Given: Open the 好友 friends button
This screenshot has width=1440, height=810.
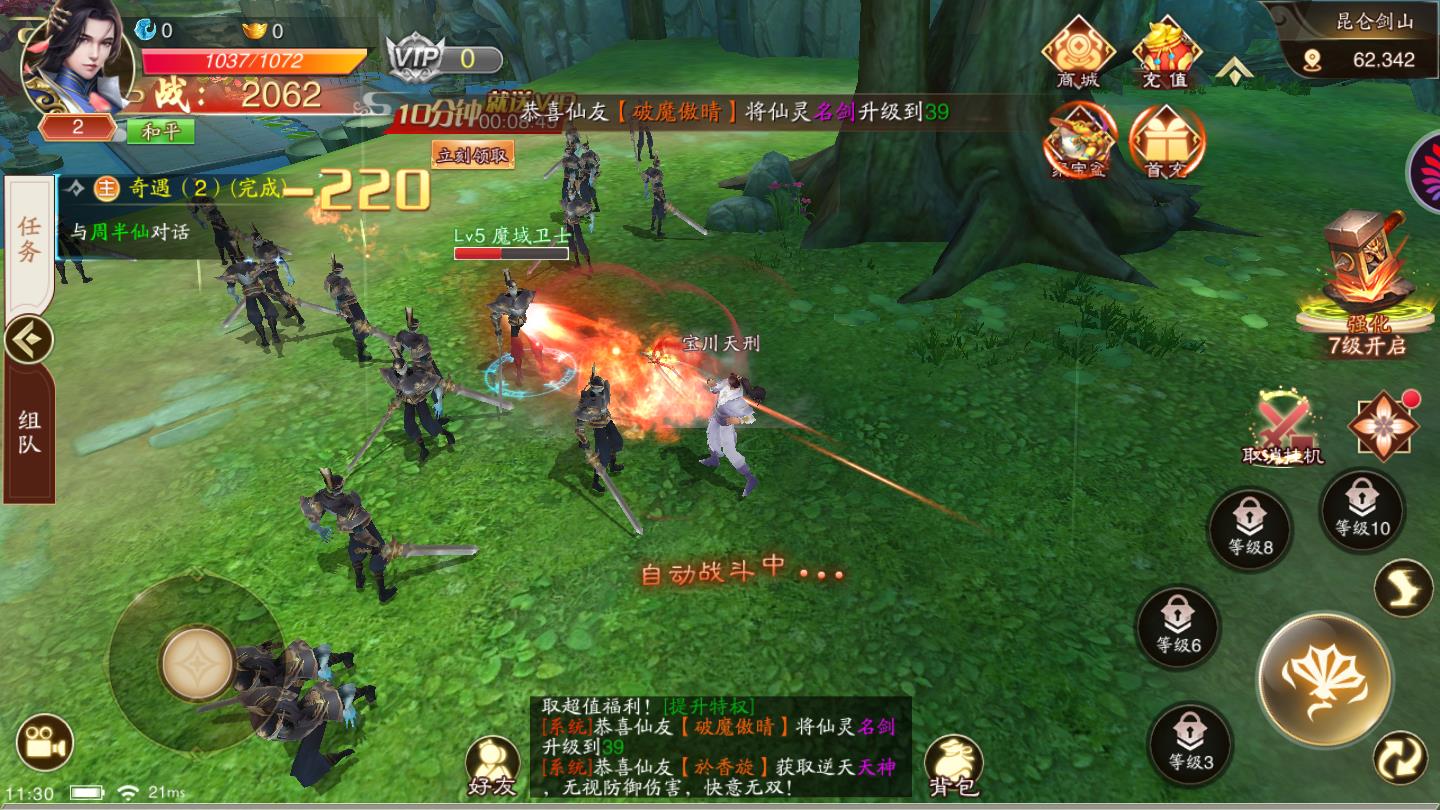Looking at the screenshot, I should [x=492, y=767].
